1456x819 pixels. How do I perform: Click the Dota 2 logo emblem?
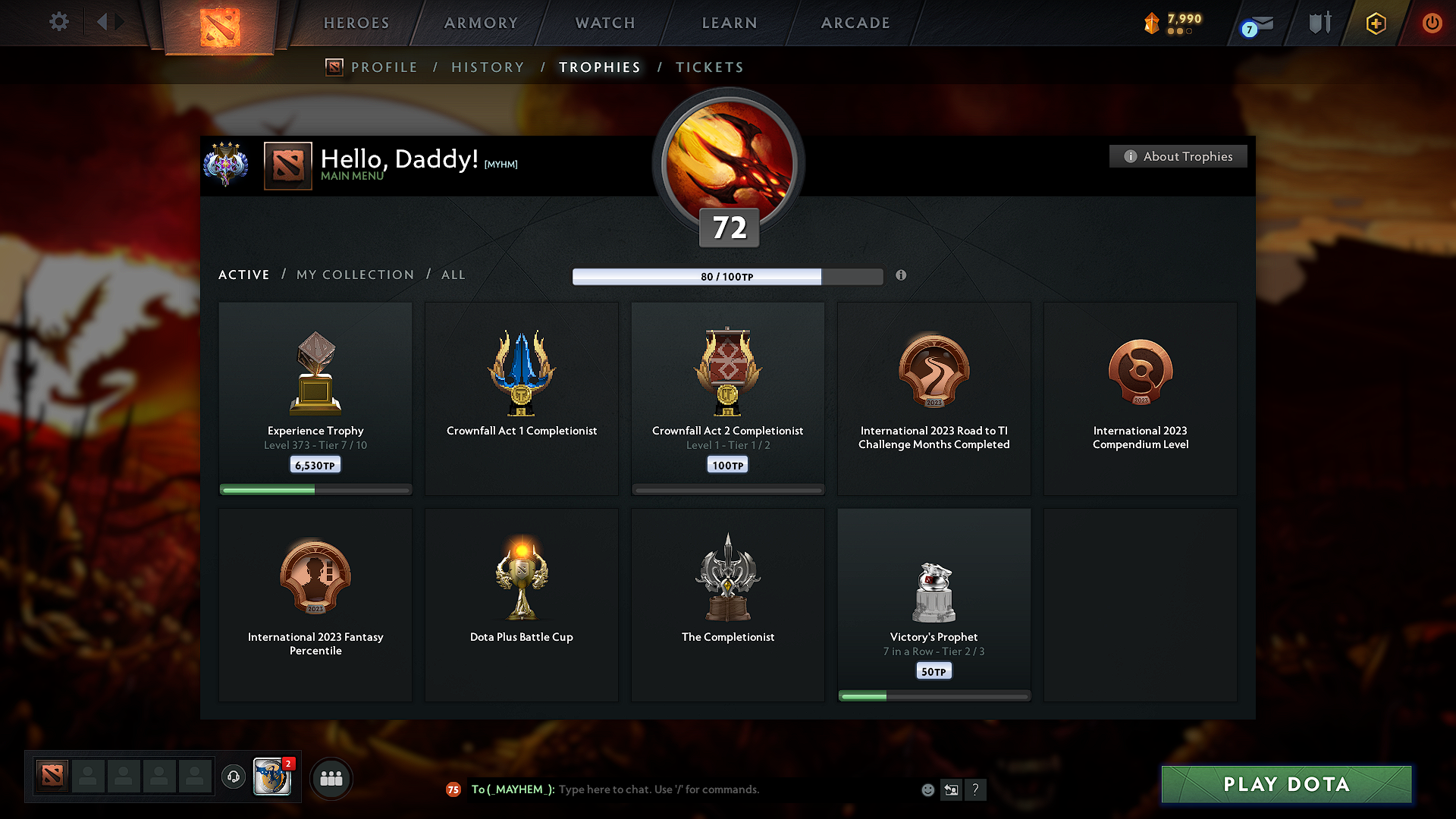click(221, 21)
